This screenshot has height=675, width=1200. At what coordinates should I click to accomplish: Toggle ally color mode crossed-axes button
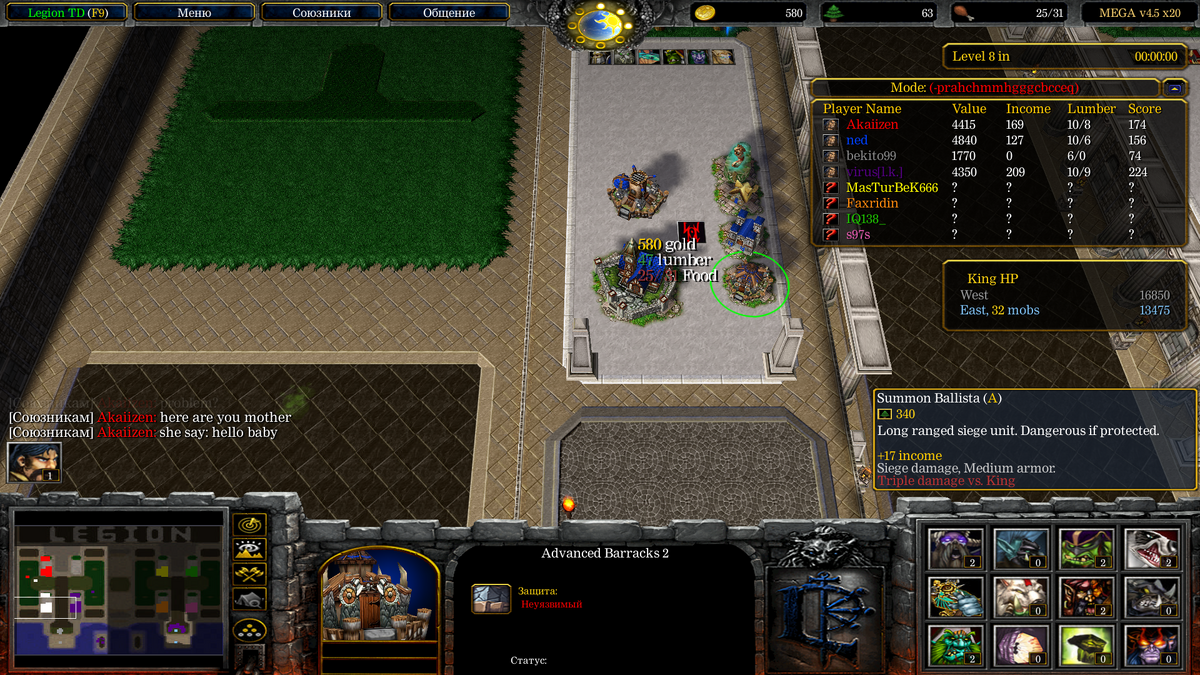(x=249, y=574)
